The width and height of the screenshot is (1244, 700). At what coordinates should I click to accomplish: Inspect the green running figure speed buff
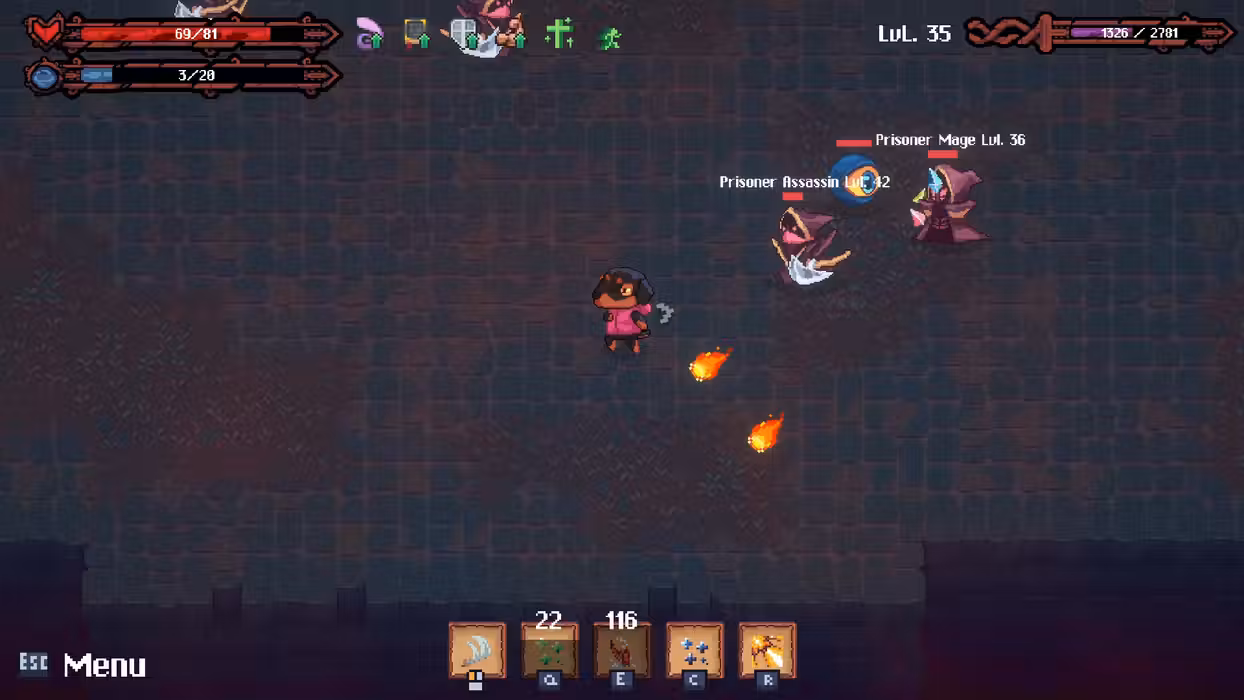(x=609, y=38)
